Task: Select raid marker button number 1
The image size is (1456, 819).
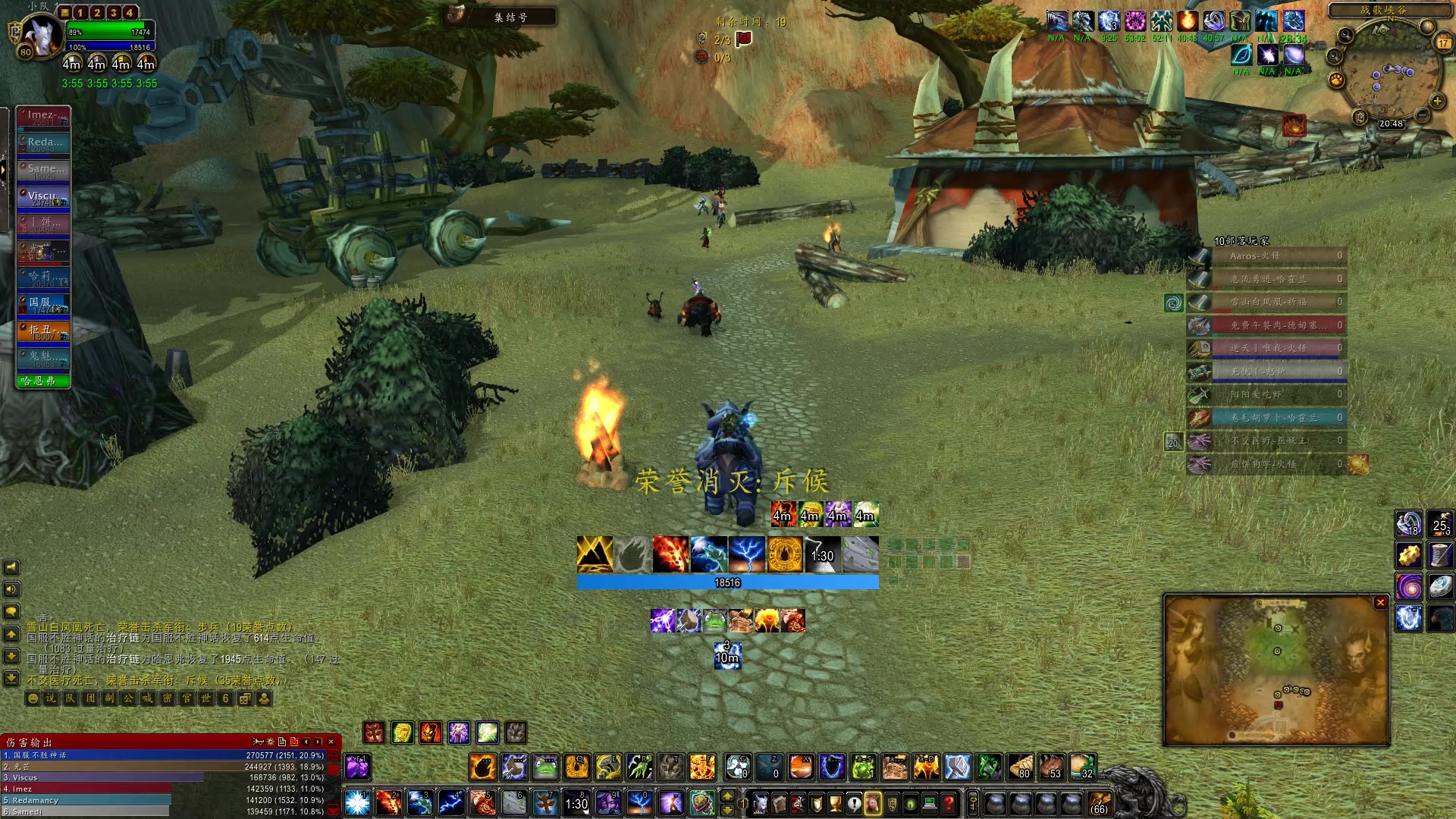Action: [80, 12]
